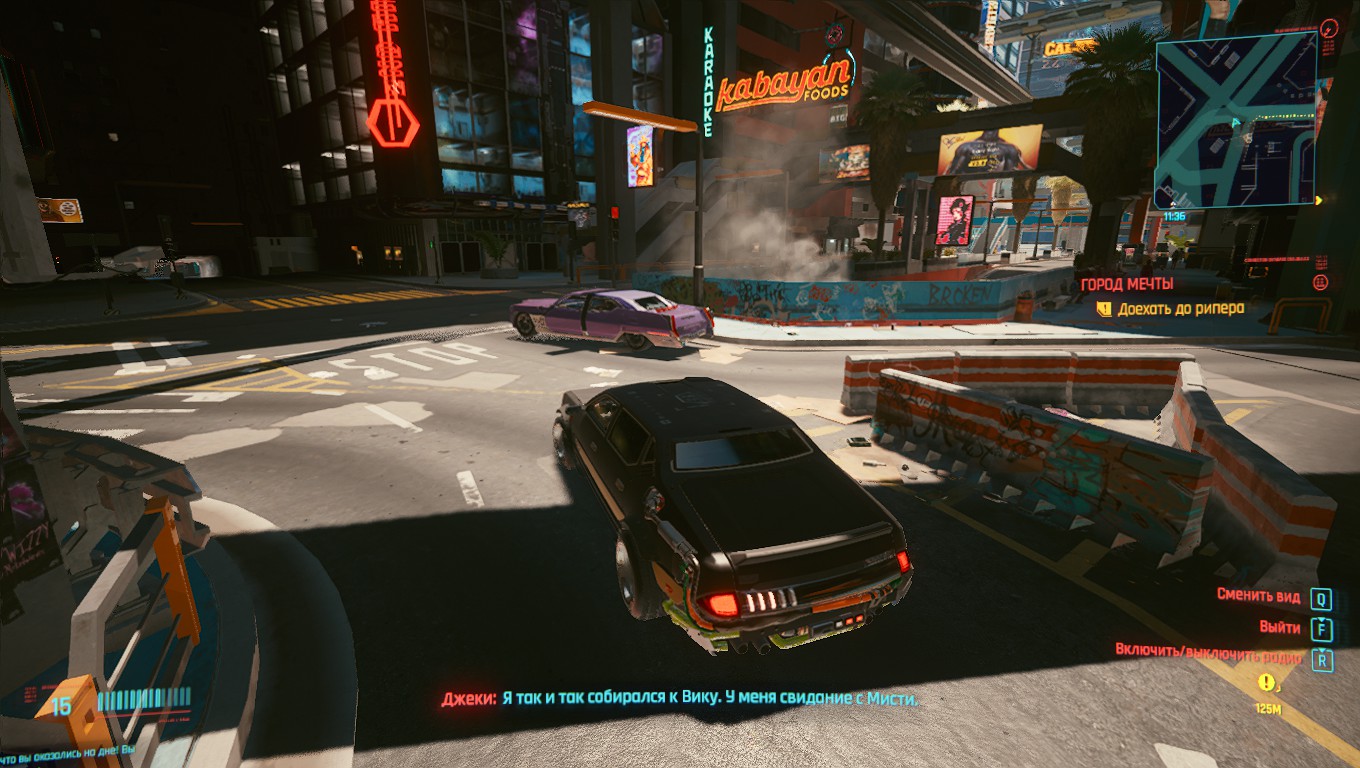The width and height of the screenshot is (1360, 768).
Task: Choose the "Выйти" vehicle exit label
Action: [x=1280, y=628]
